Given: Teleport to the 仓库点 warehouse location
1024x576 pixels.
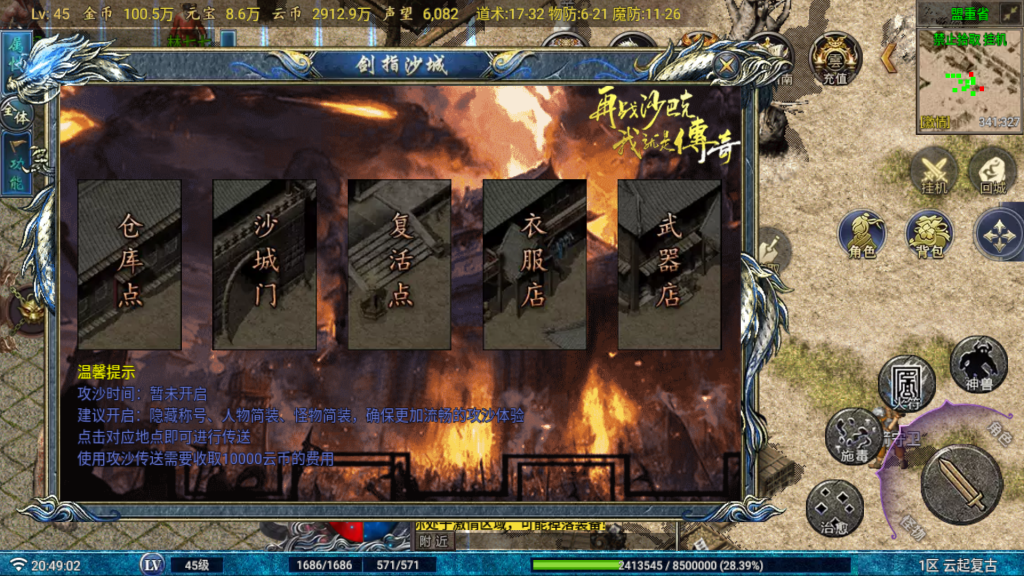Looking at the screenshot, I should (x=129, y=264).
